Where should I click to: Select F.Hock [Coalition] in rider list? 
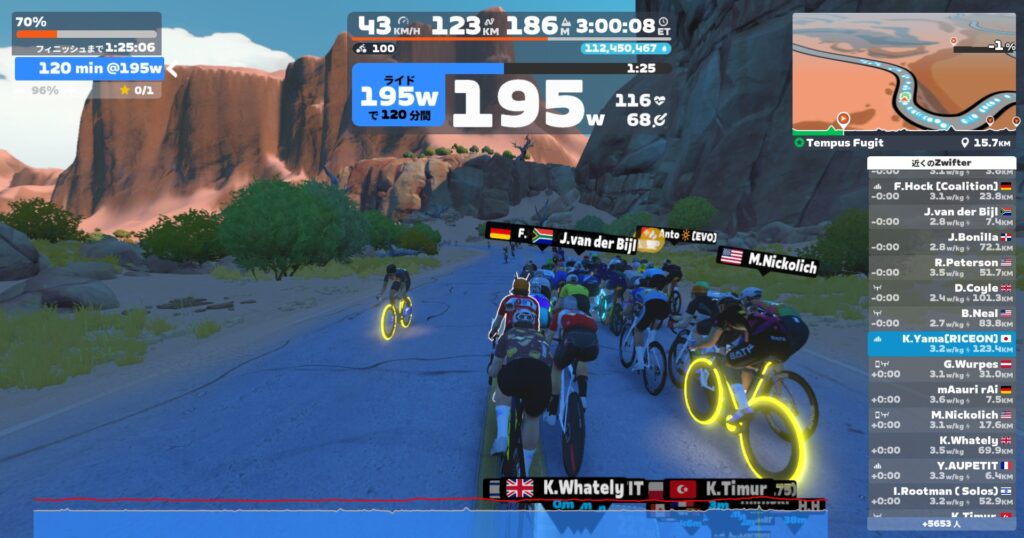click(x=941, y=191)
